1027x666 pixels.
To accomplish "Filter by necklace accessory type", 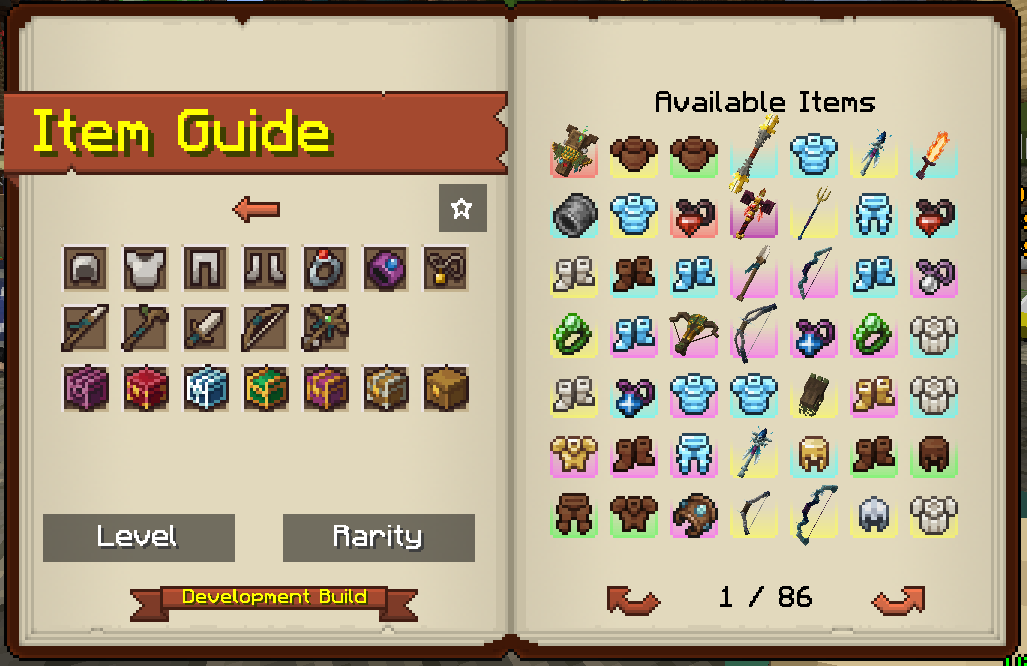I will click(x=445, y=268).
